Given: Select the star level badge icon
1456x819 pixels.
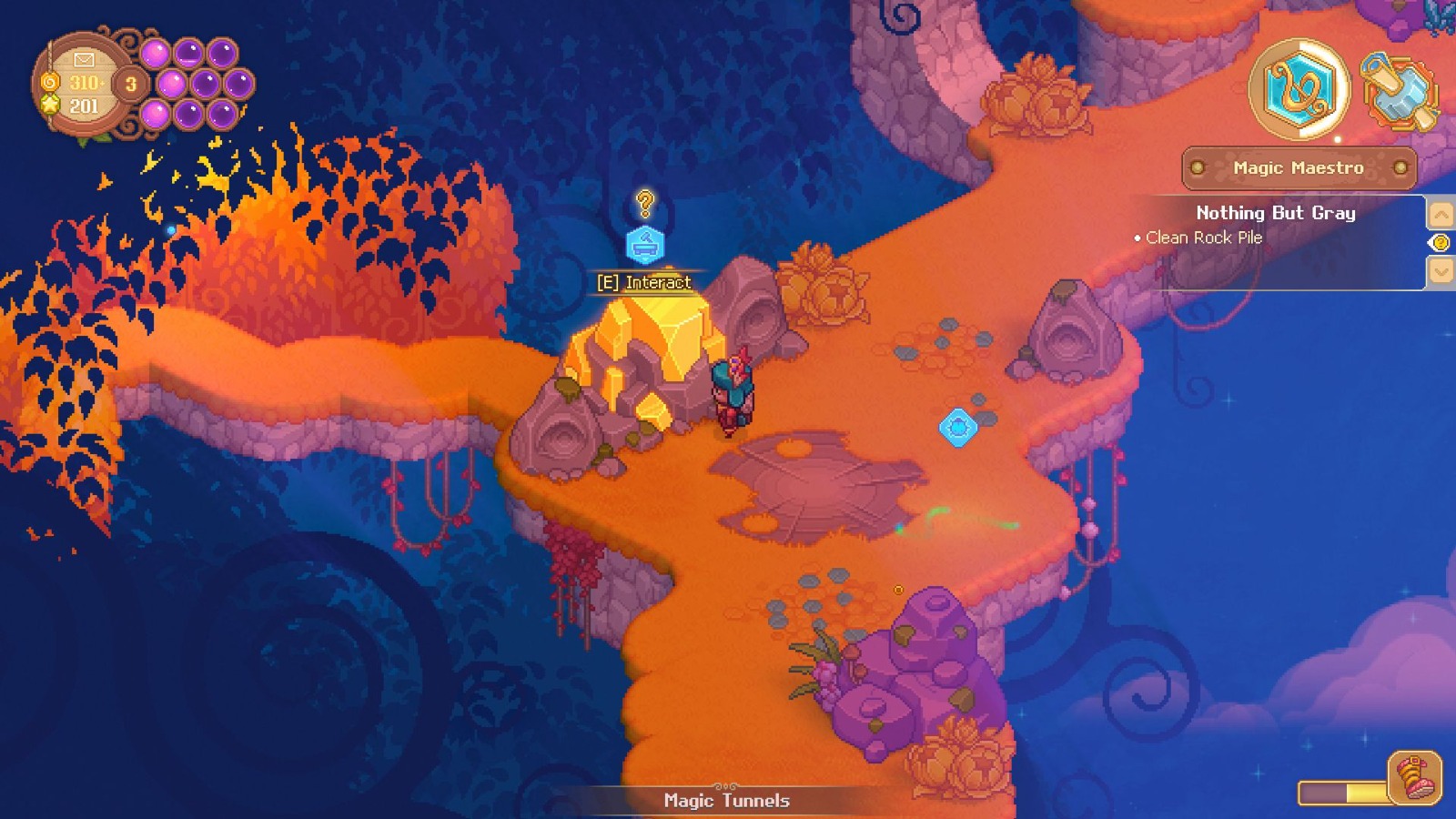Looking at the screenshot, I should coord(51,105).
